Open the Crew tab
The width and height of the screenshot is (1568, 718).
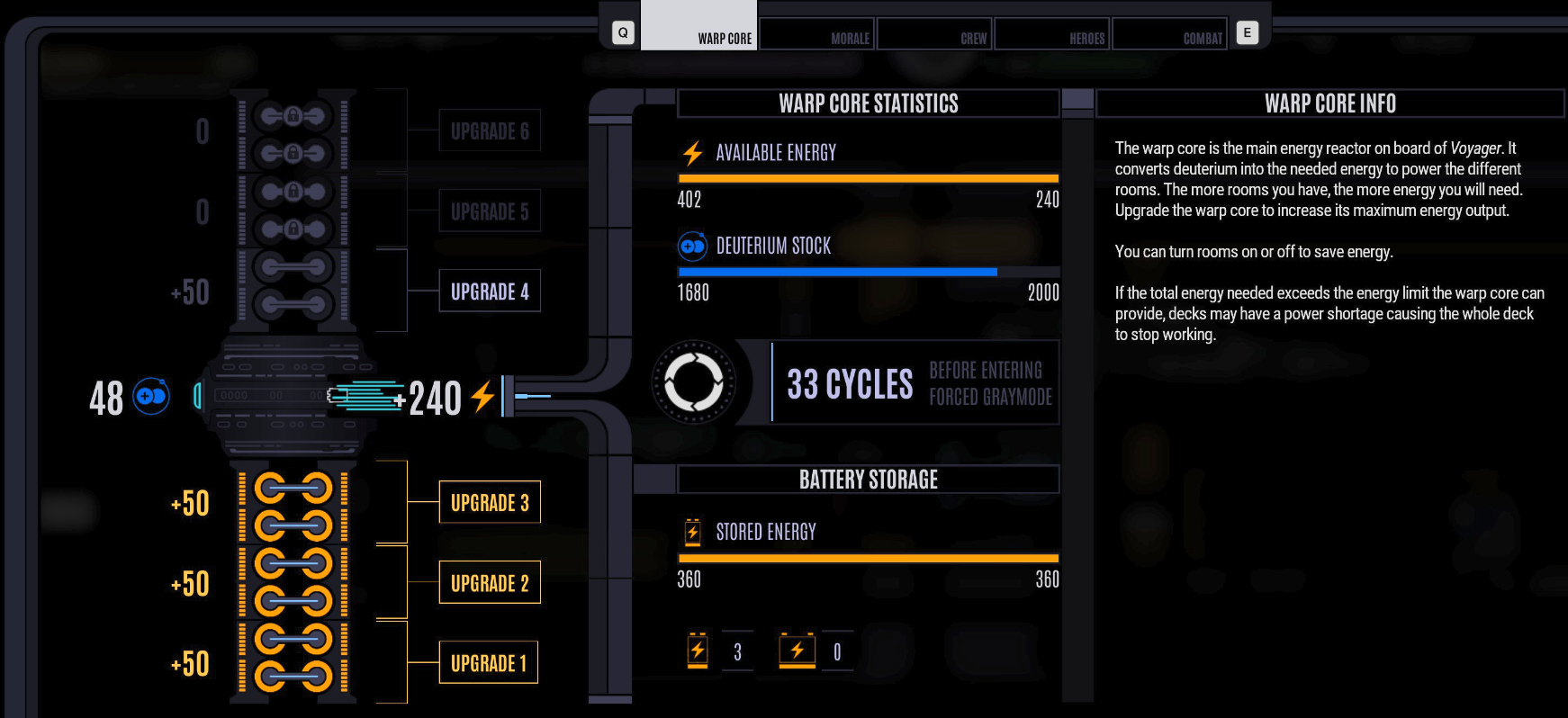[934, 34]
